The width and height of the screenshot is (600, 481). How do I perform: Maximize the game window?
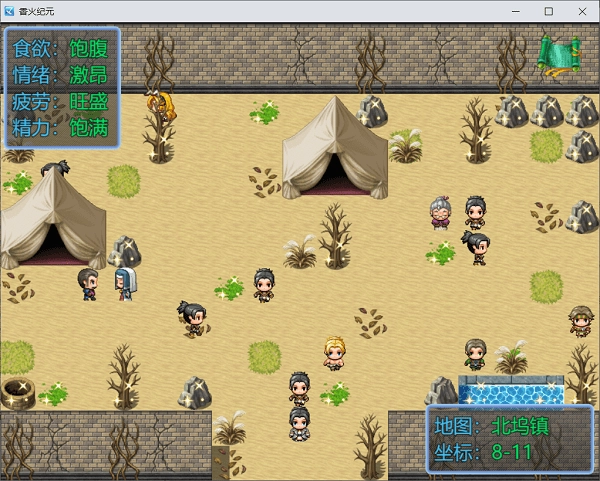(548, 11)
